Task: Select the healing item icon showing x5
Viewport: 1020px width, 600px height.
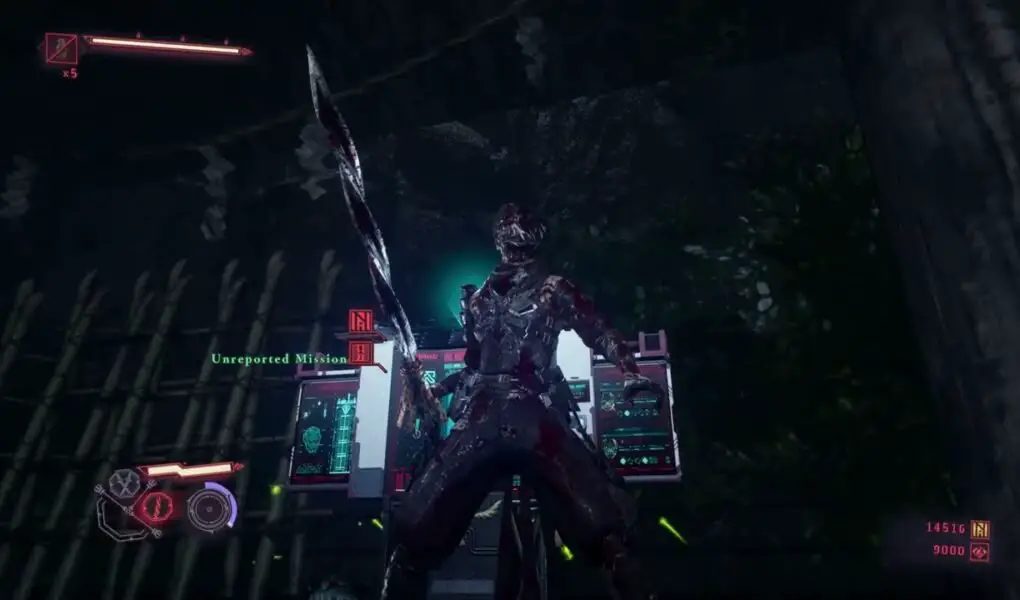Action: pyautogui.click(x=61, y=48)
